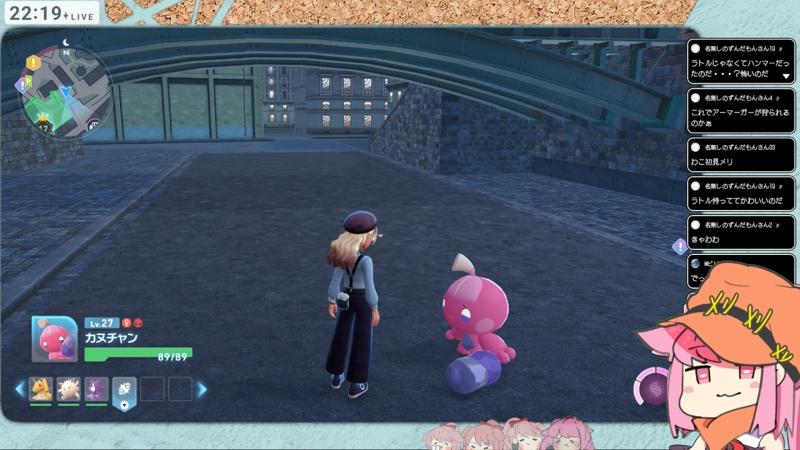The image size is (800, 450).
Task: Select the orange exclamation marker on minimap
Action: pos(33,62)
